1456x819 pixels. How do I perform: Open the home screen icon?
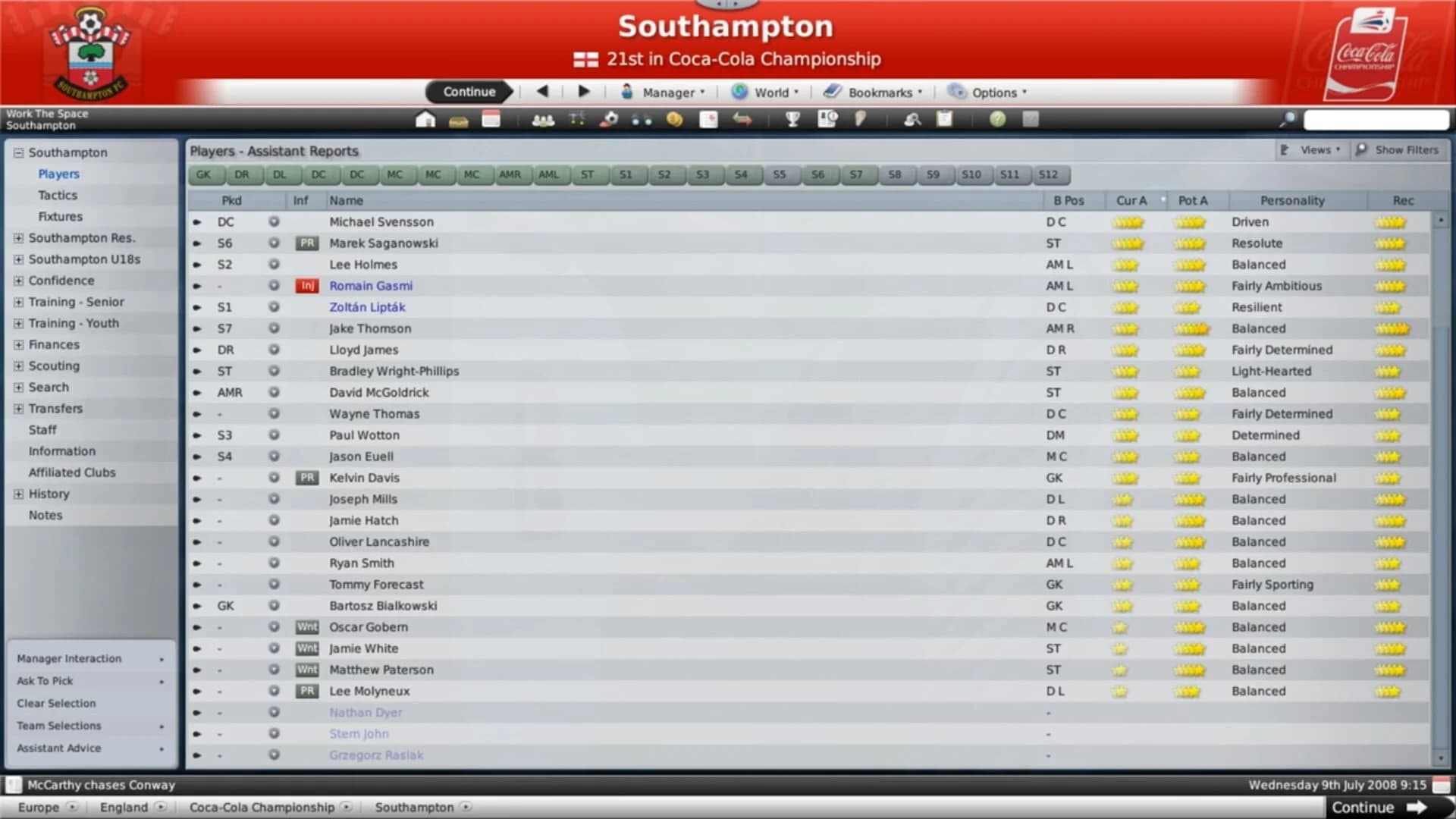point(425,119)
